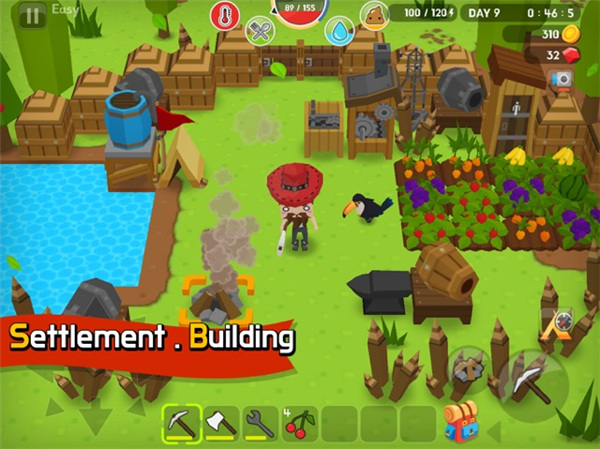Select the wrench hotbar slot
Viewport: 600px width, 449px height.
pyautogui.click(x=259, y=424)
